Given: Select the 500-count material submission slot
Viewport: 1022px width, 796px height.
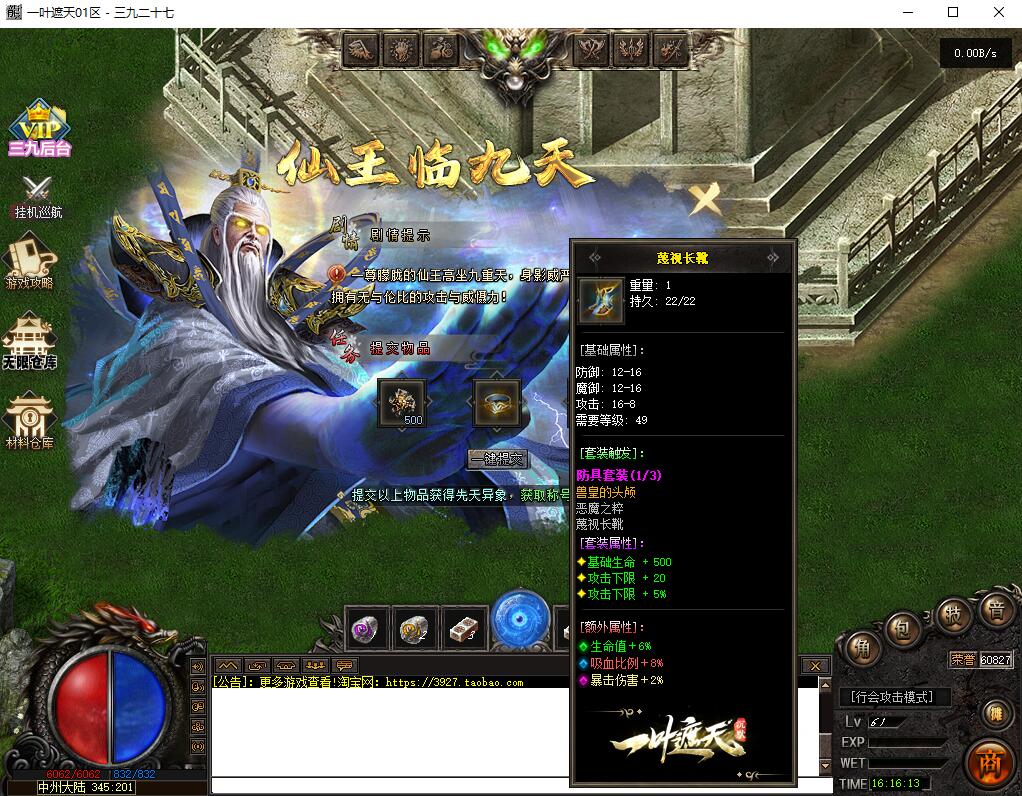Looking at the screenshot, I should [x=401, y=402].
